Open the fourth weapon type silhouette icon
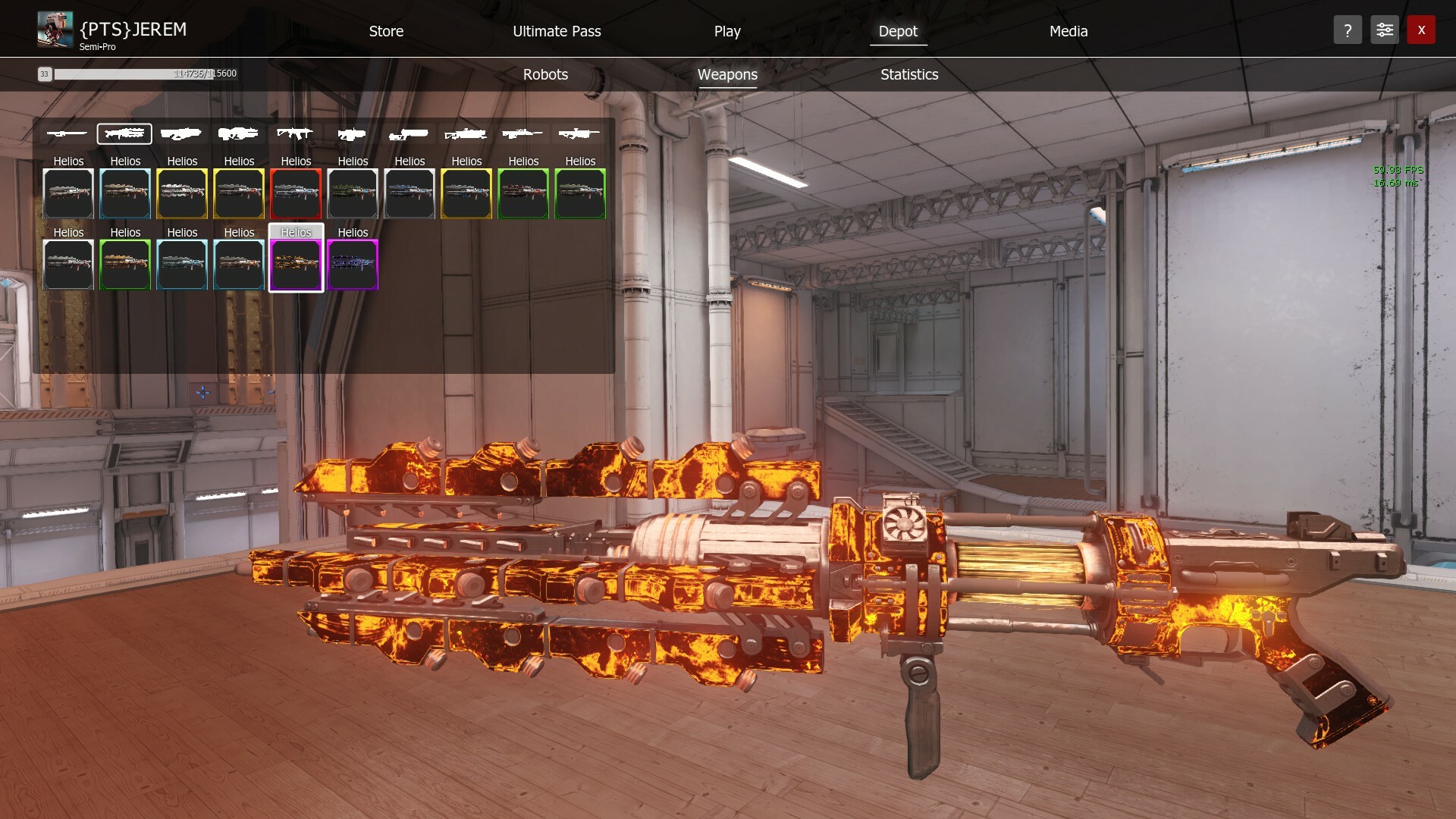 [239, 133]
